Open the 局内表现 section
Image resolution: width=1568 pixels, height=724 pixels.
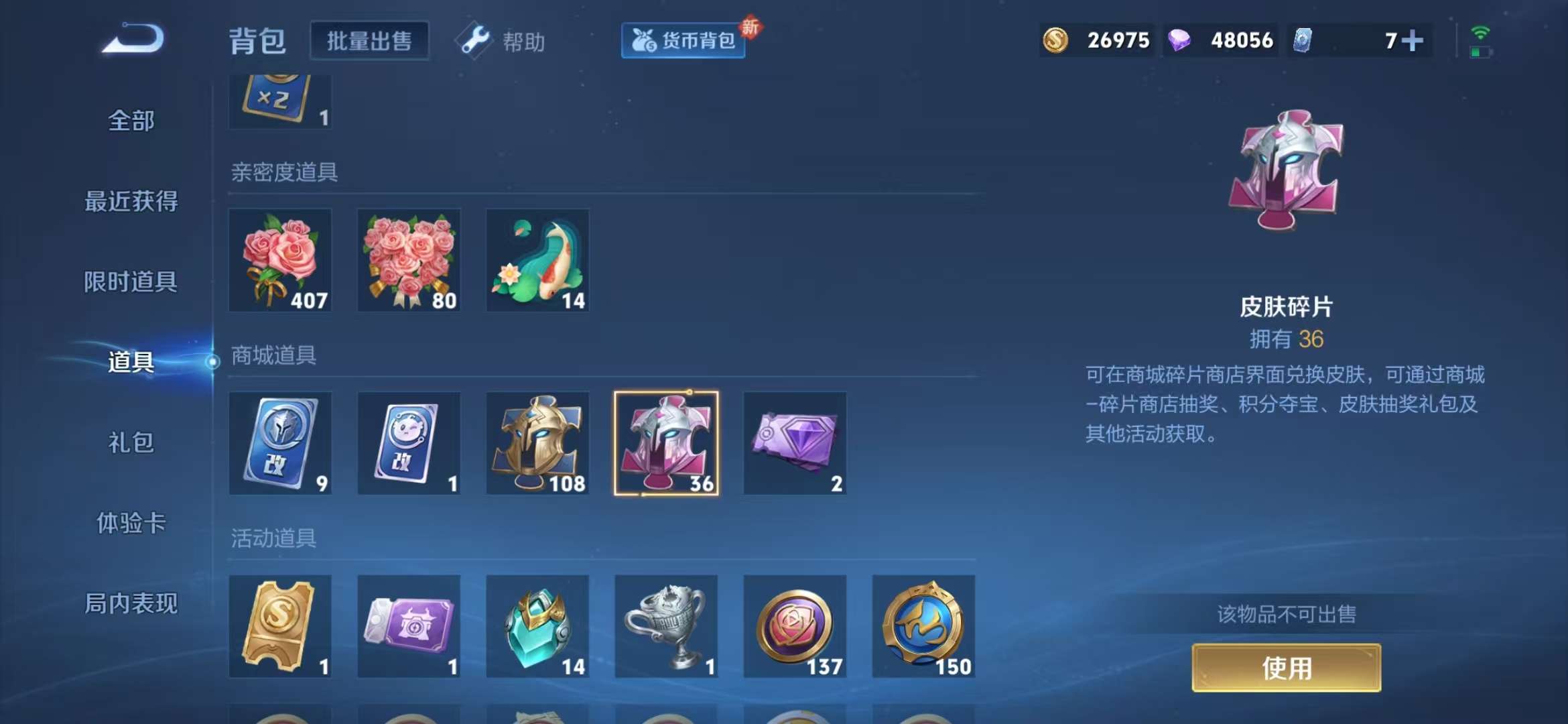131,603
